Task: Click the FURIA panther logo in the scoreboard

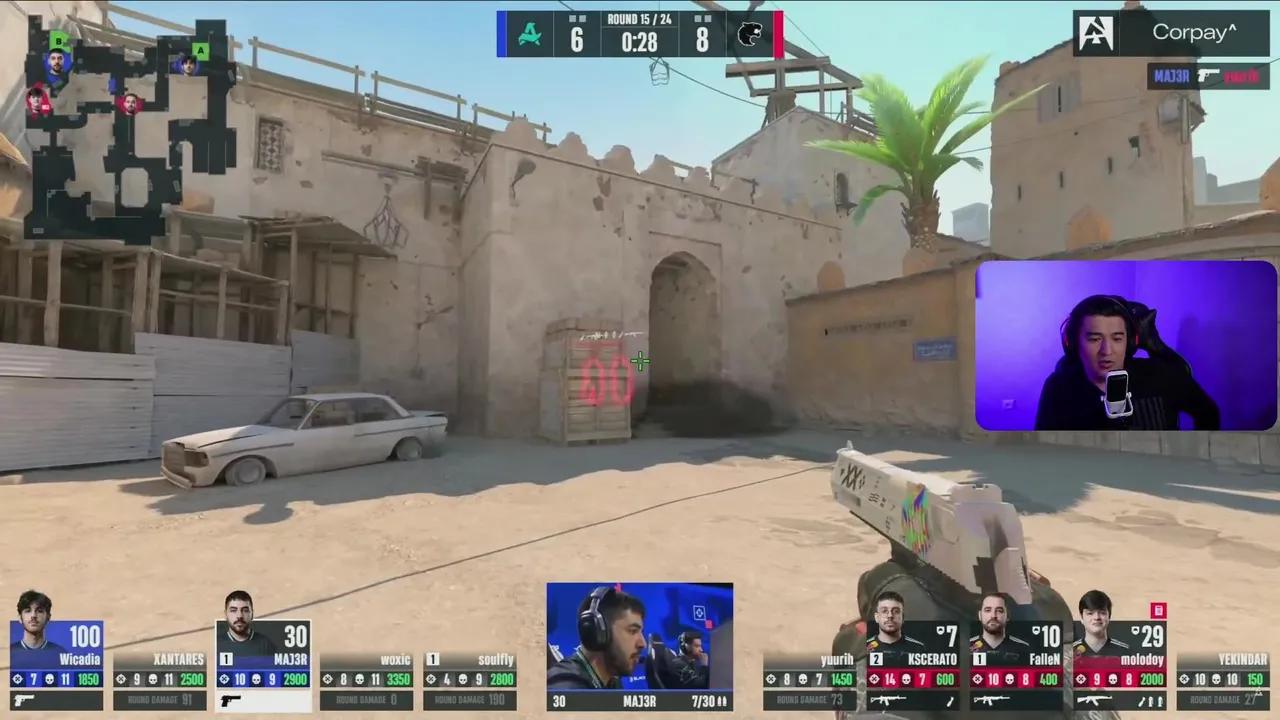Action: (x=748, y=33)
